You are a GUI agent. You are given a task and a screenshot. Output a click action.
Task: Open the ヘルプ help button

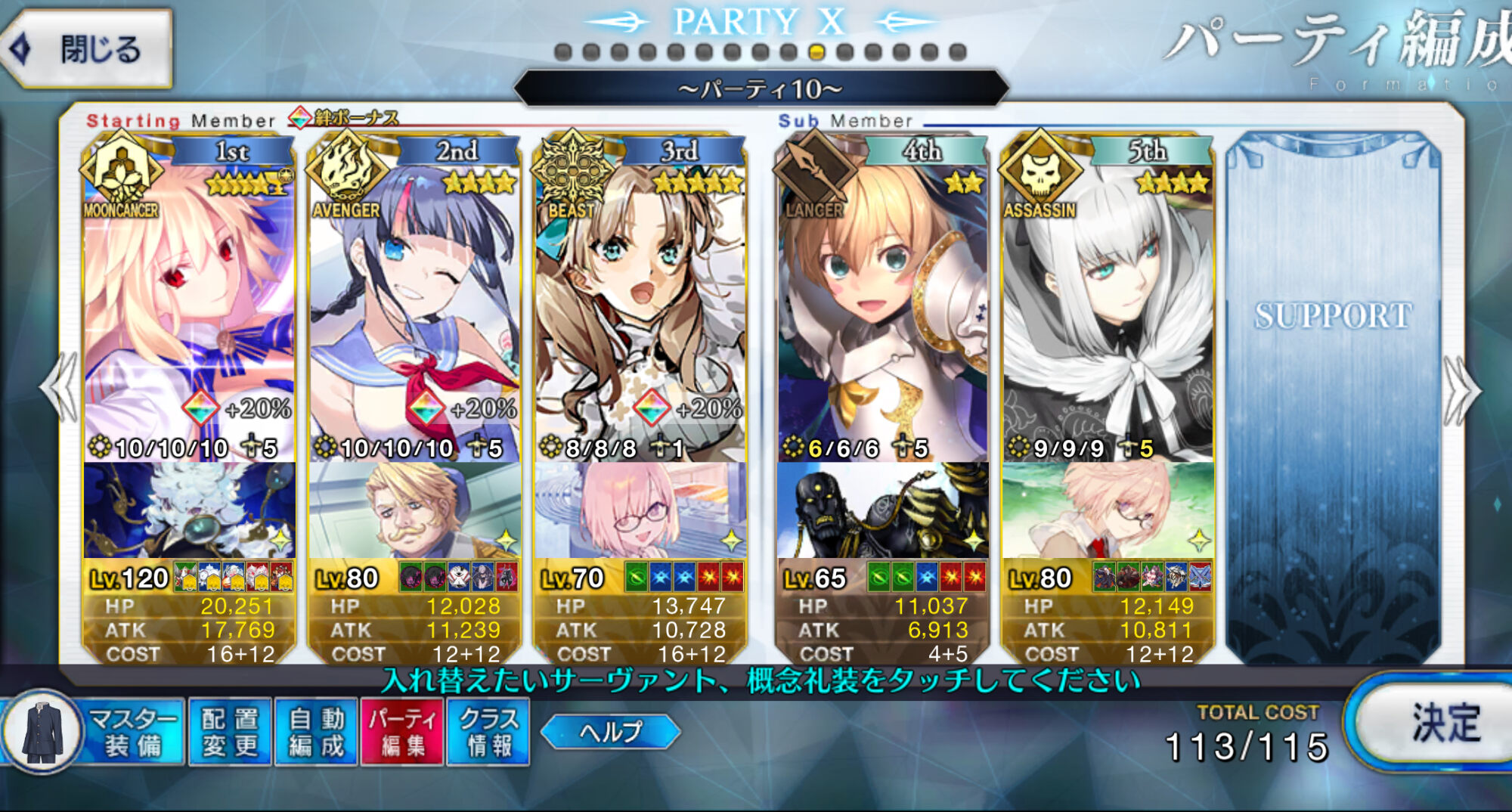pos(611,731)
